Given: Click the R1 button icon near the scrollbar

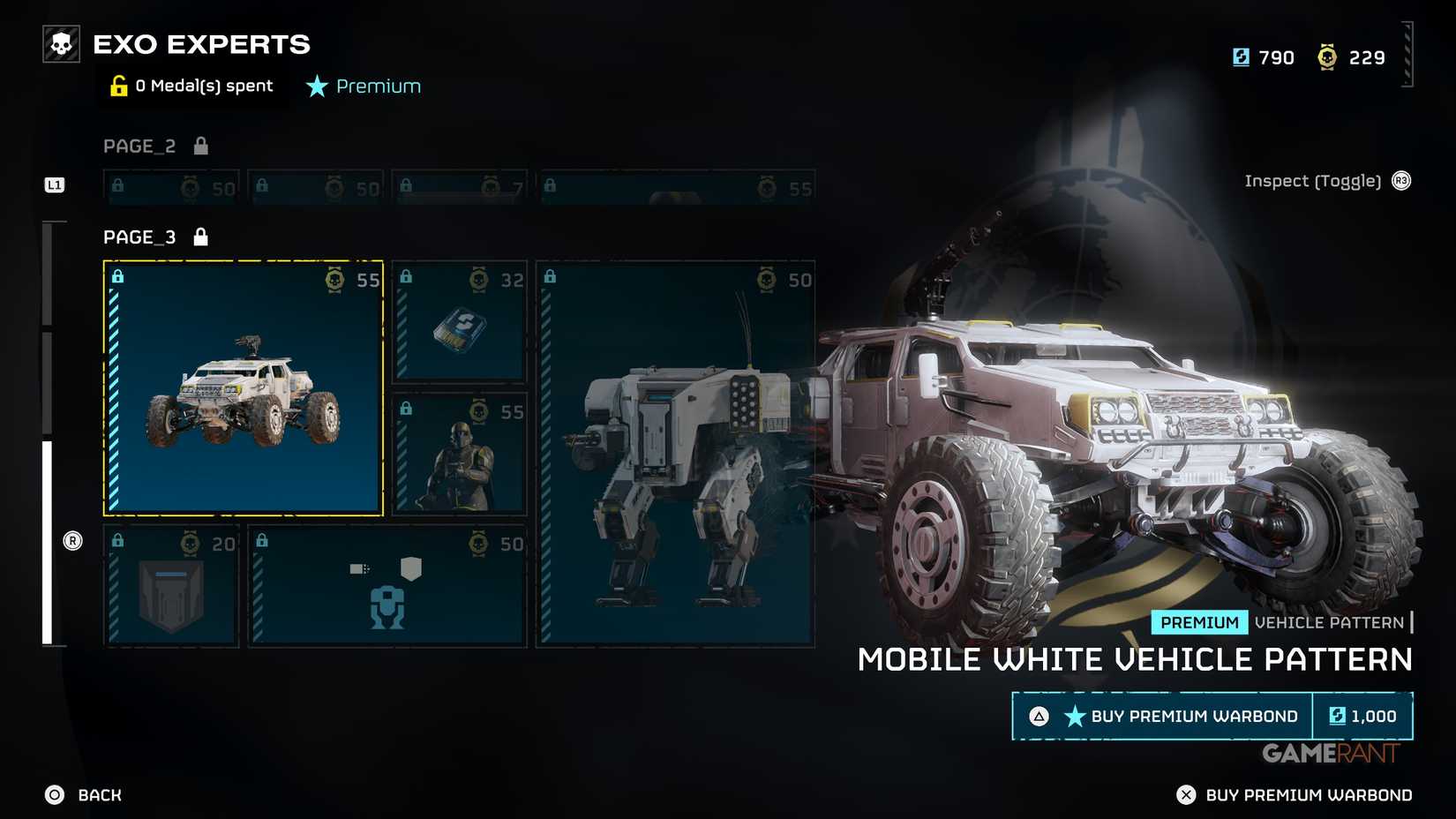Looking at the screenshot, I should coord(73,539).
